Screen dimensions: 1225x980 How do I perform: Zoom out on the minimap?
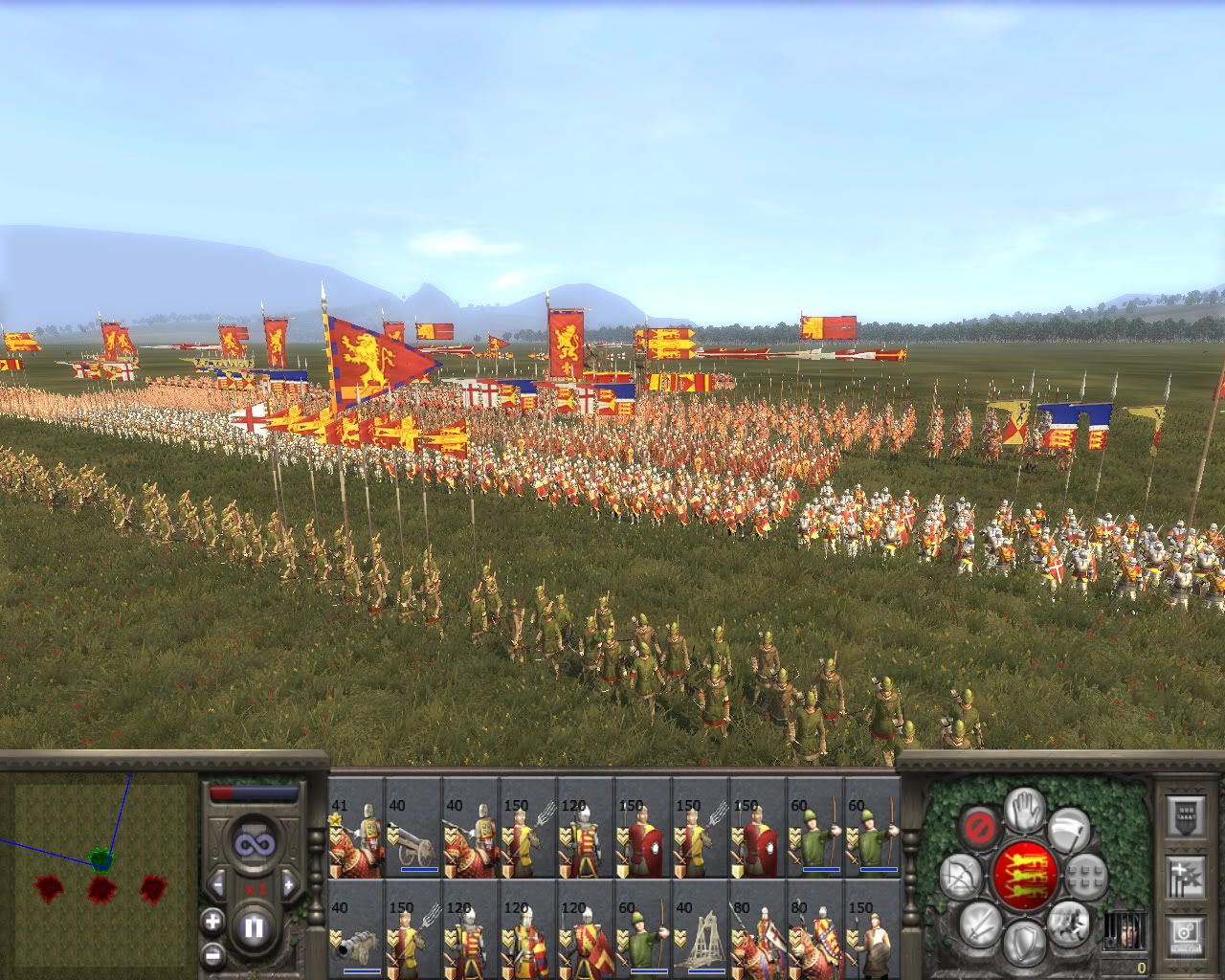pos(212,956)
